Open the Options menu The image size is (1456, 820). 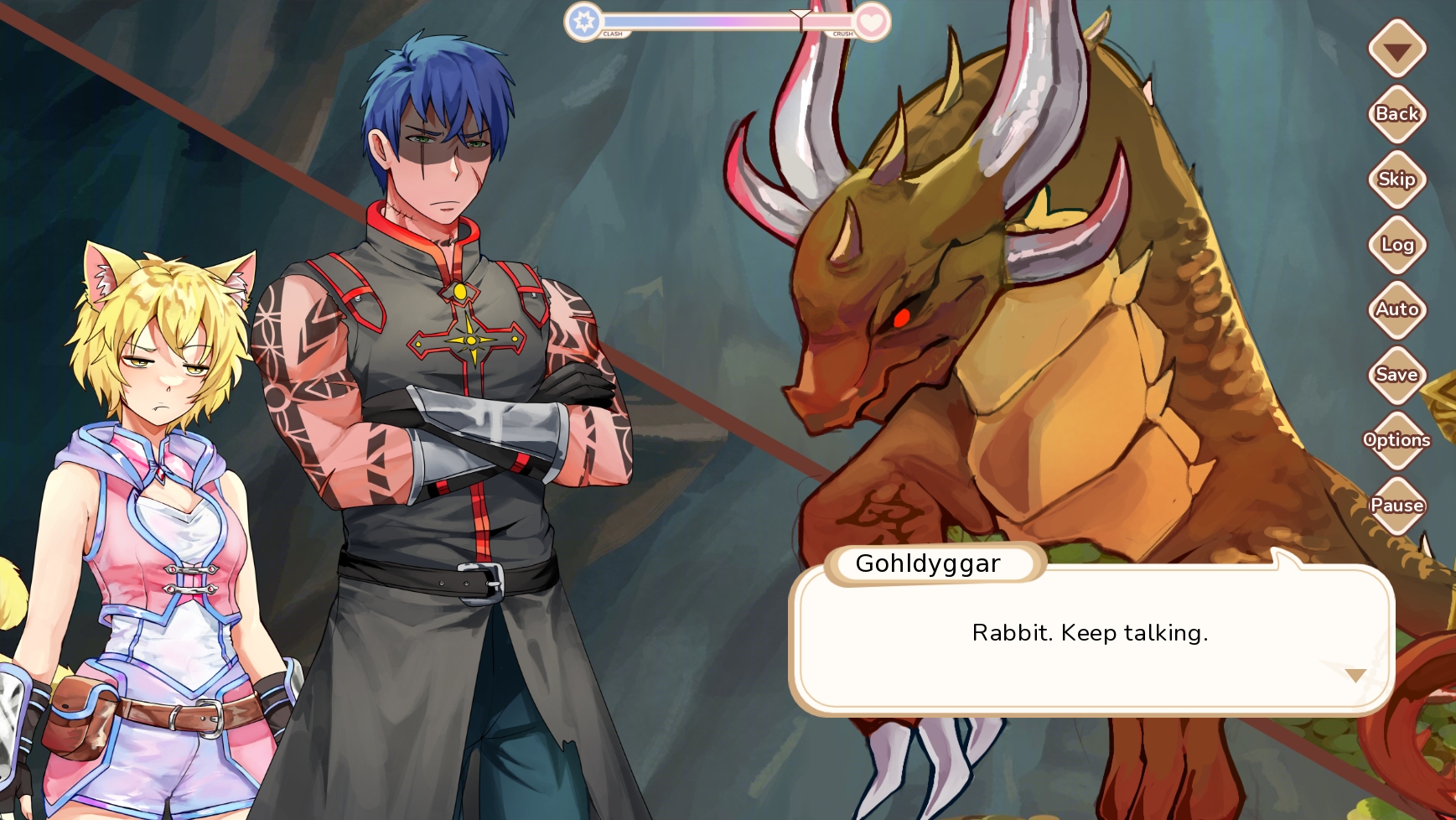pyautogui.click(x=1396, y=440)
